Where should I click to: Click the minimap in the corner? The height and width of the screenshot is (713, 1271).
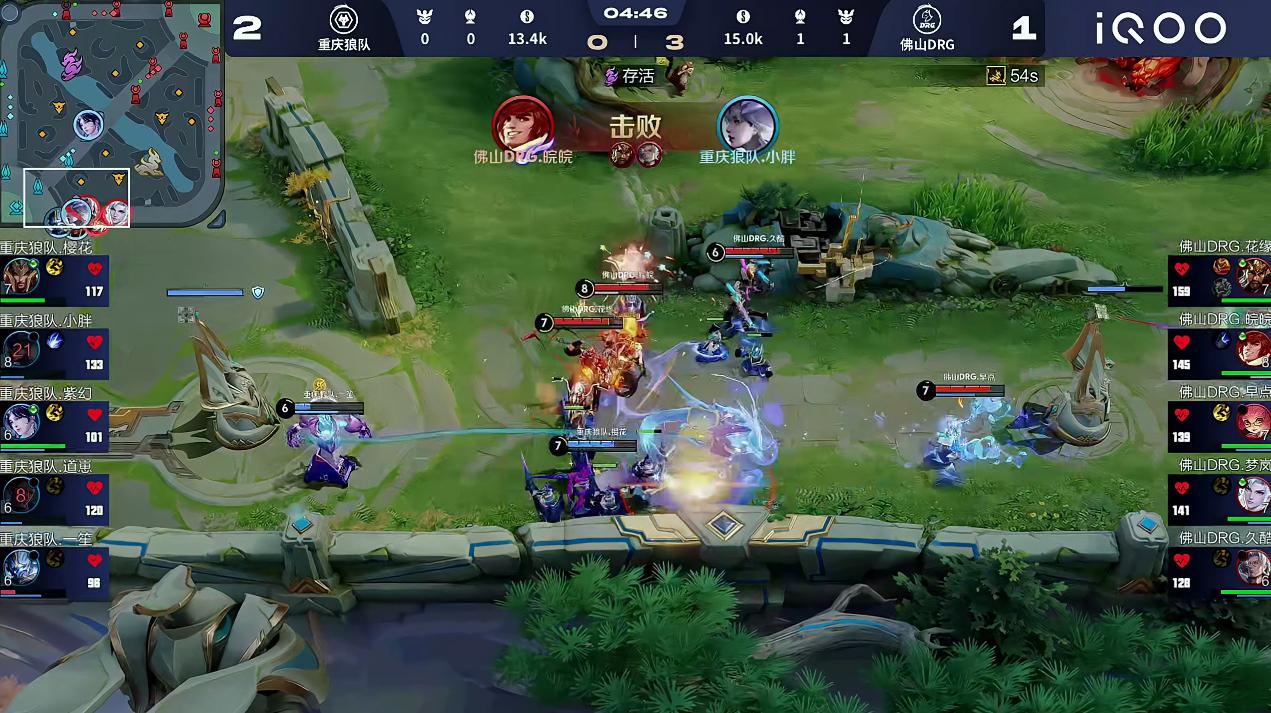pyautogui.click(x=112, y=113)
